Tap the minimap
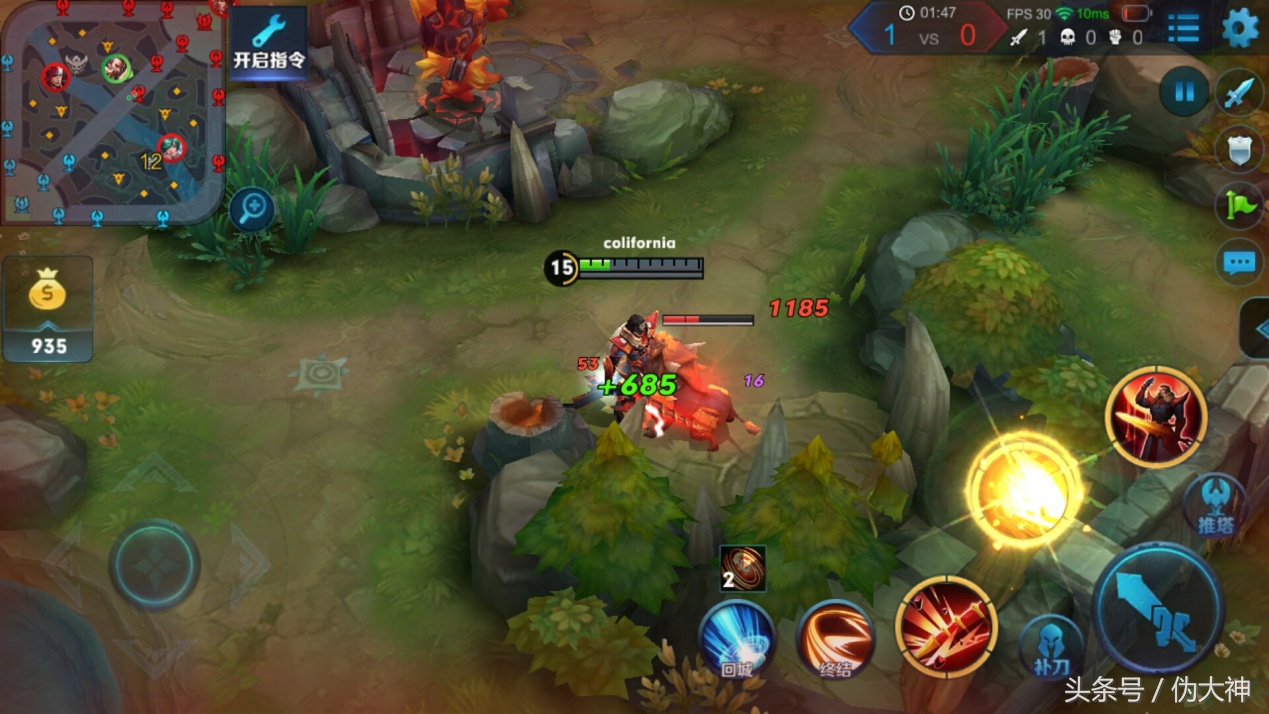 pos(110,110)
